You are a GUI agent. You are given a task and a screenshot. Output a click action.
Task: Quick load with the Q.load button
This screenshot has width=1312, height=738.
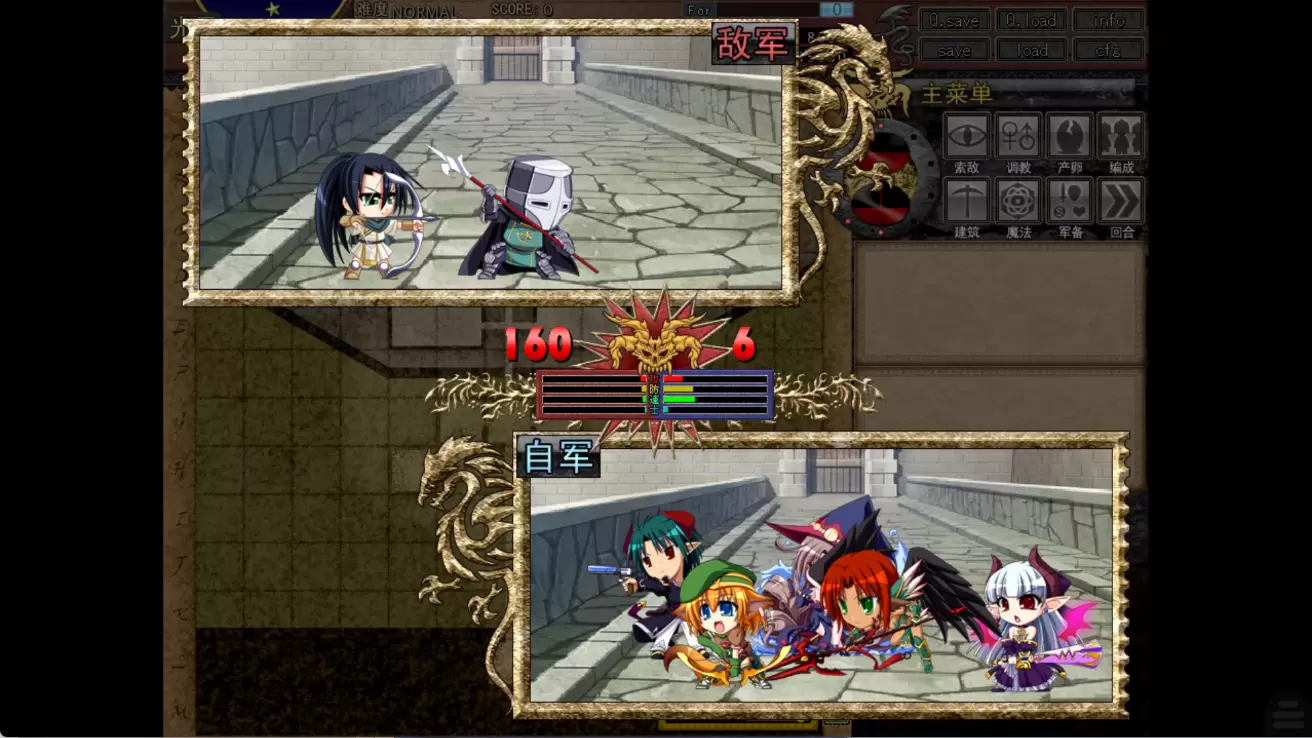1031,20
